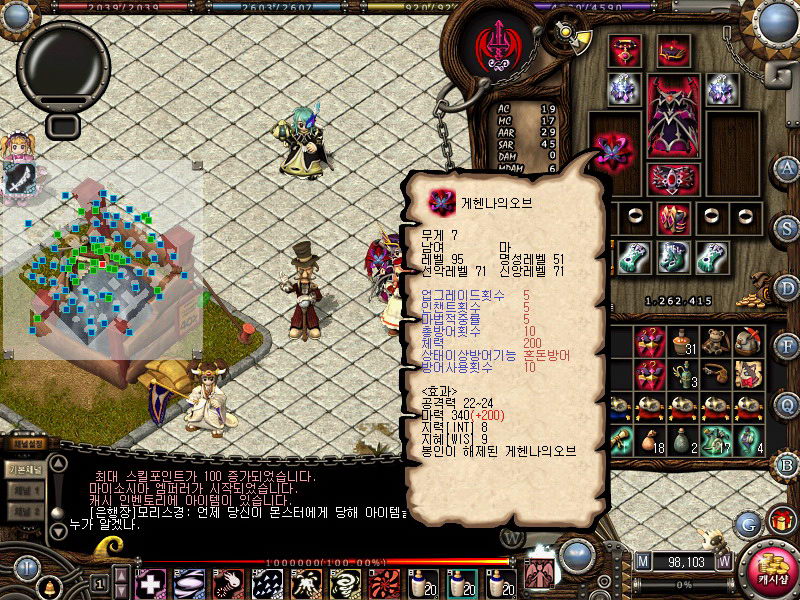Select the equipped red belt slot
The height and width of the screenshot is (600, 800).
pos(673,178)
